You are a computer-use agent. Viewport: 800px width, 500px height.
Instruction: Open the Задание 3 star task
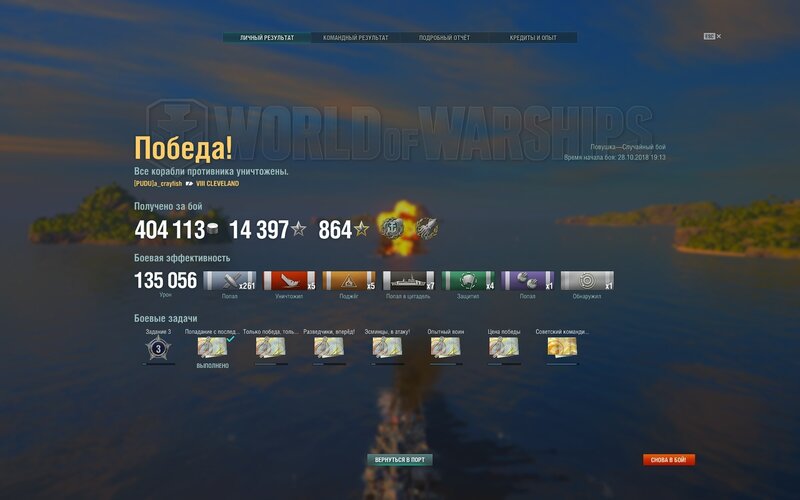point(157,348)
